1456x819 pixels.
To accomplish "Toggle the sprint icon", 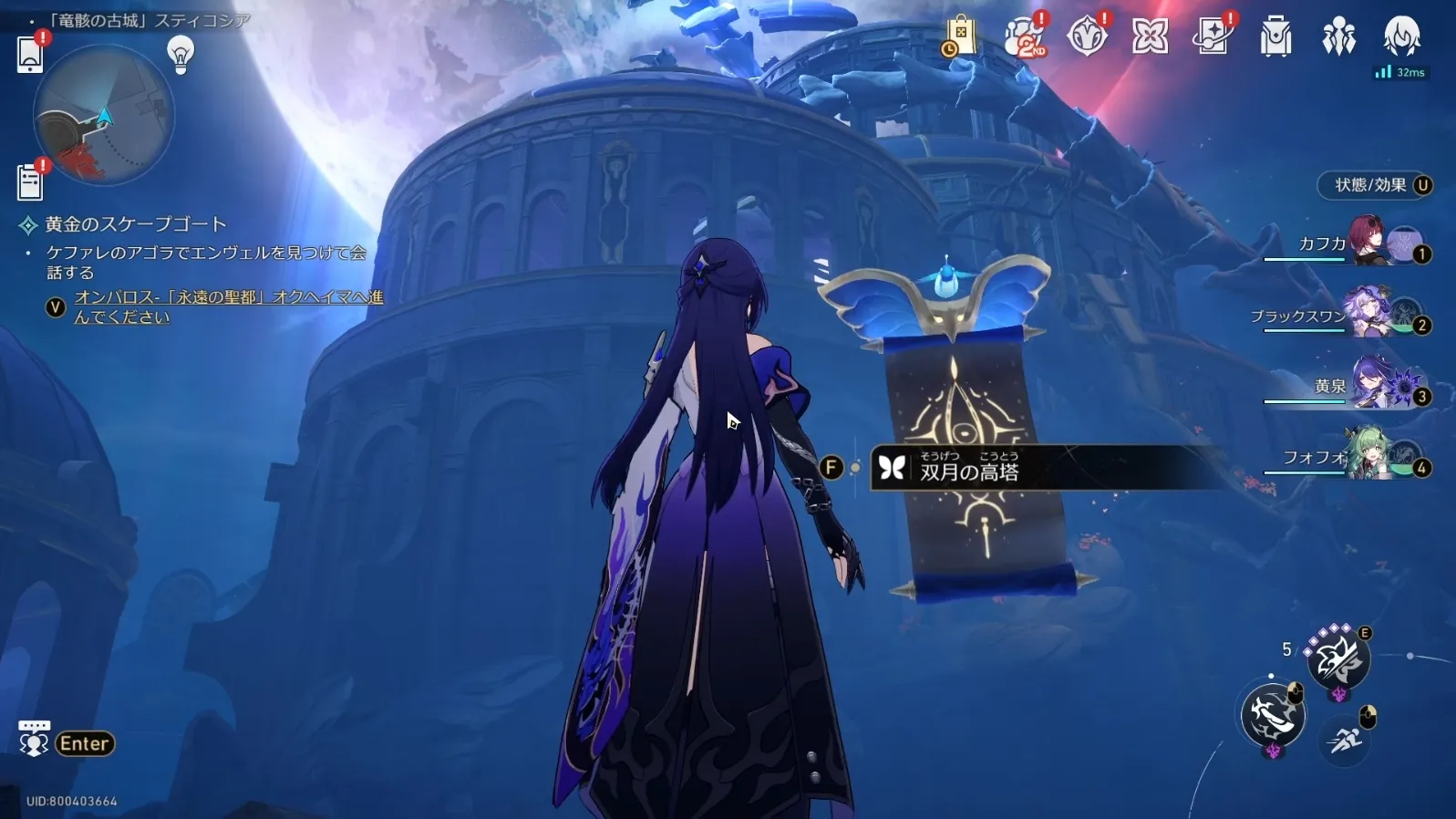I will (1344, 740).
